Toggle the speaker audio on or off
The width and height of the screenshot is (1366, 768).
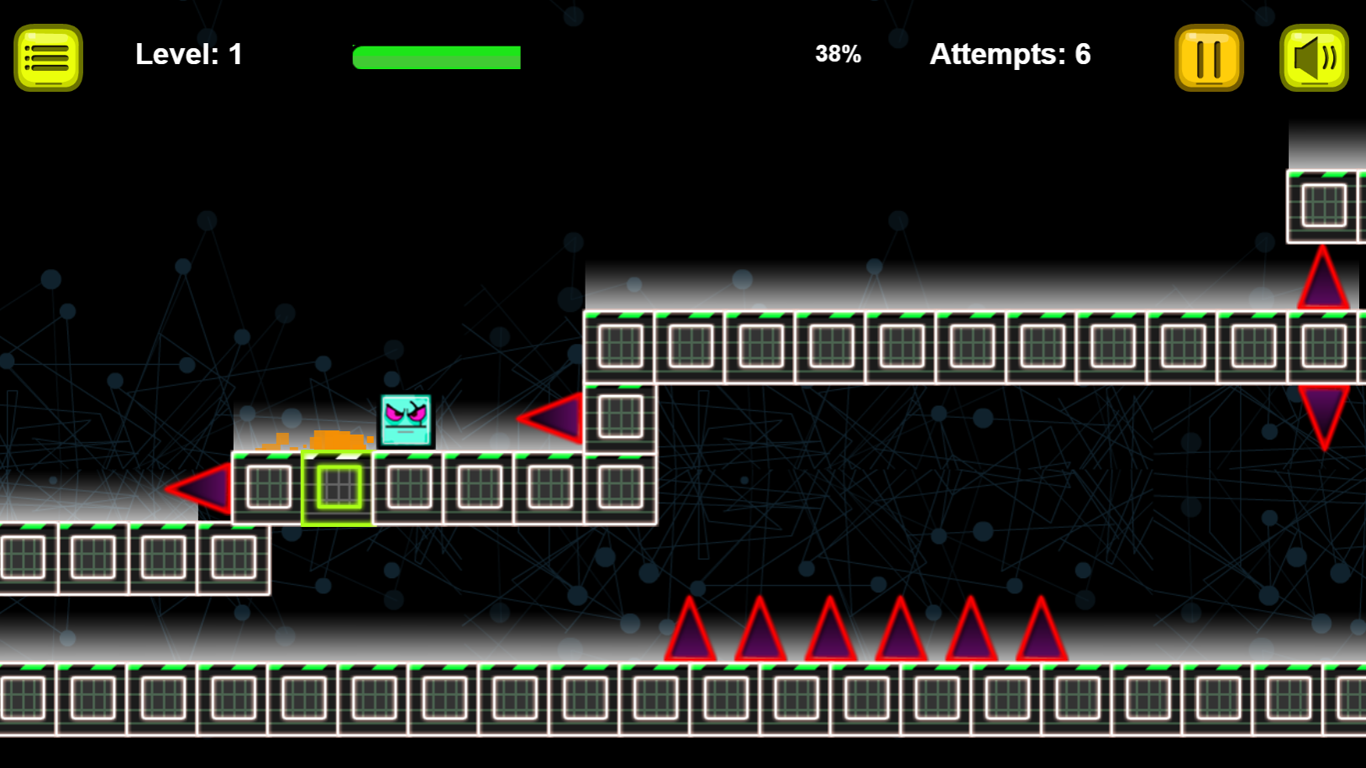click(1314, 57)
